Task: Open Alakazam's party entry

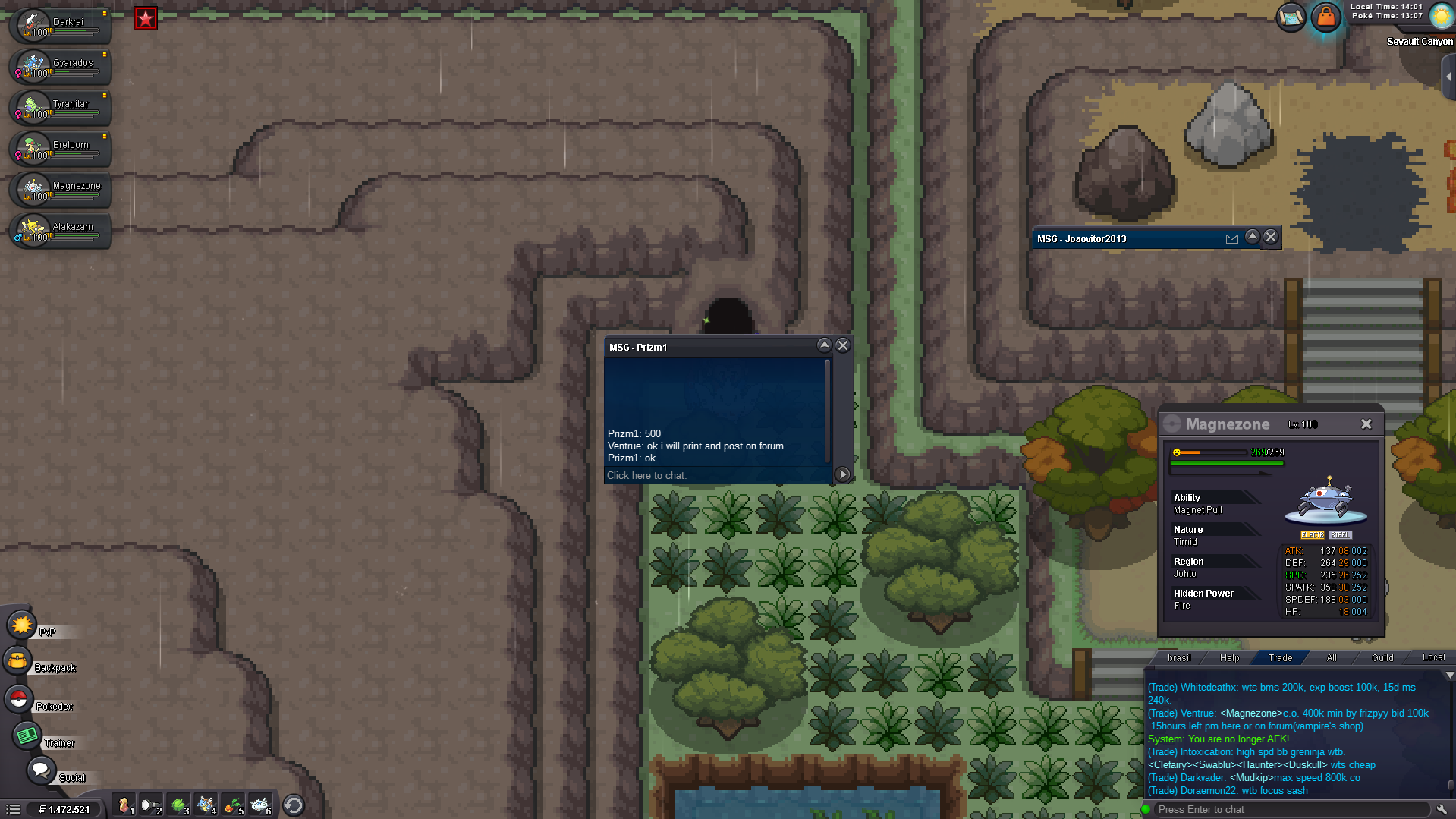Action: [x=61, y=231]
